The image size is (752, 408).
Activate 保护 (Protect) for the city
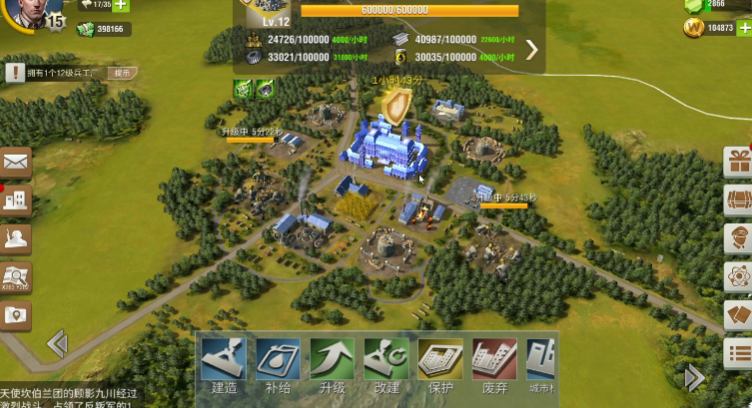point(440,364)
